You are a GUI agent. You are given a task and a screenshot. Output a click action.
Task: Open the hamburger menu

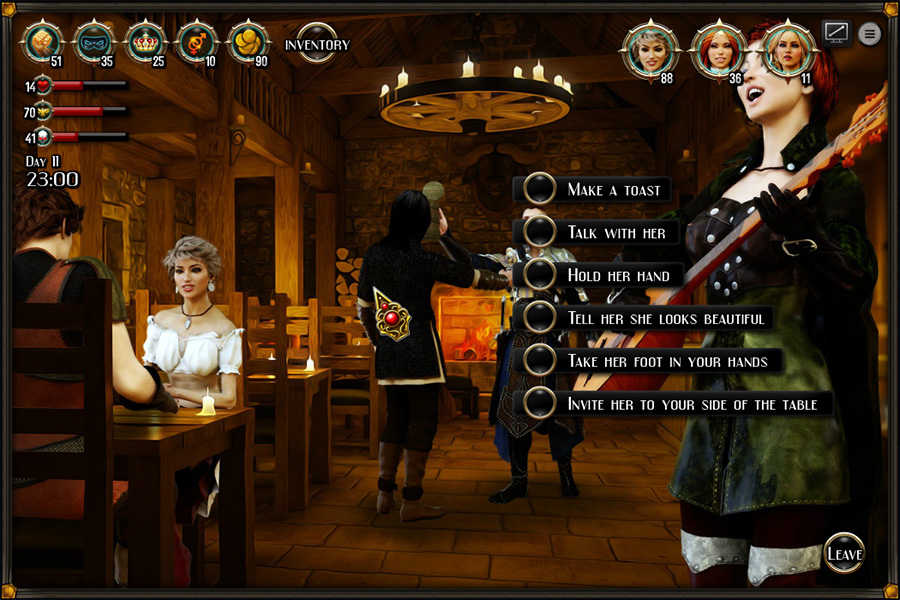coord(870,33)
